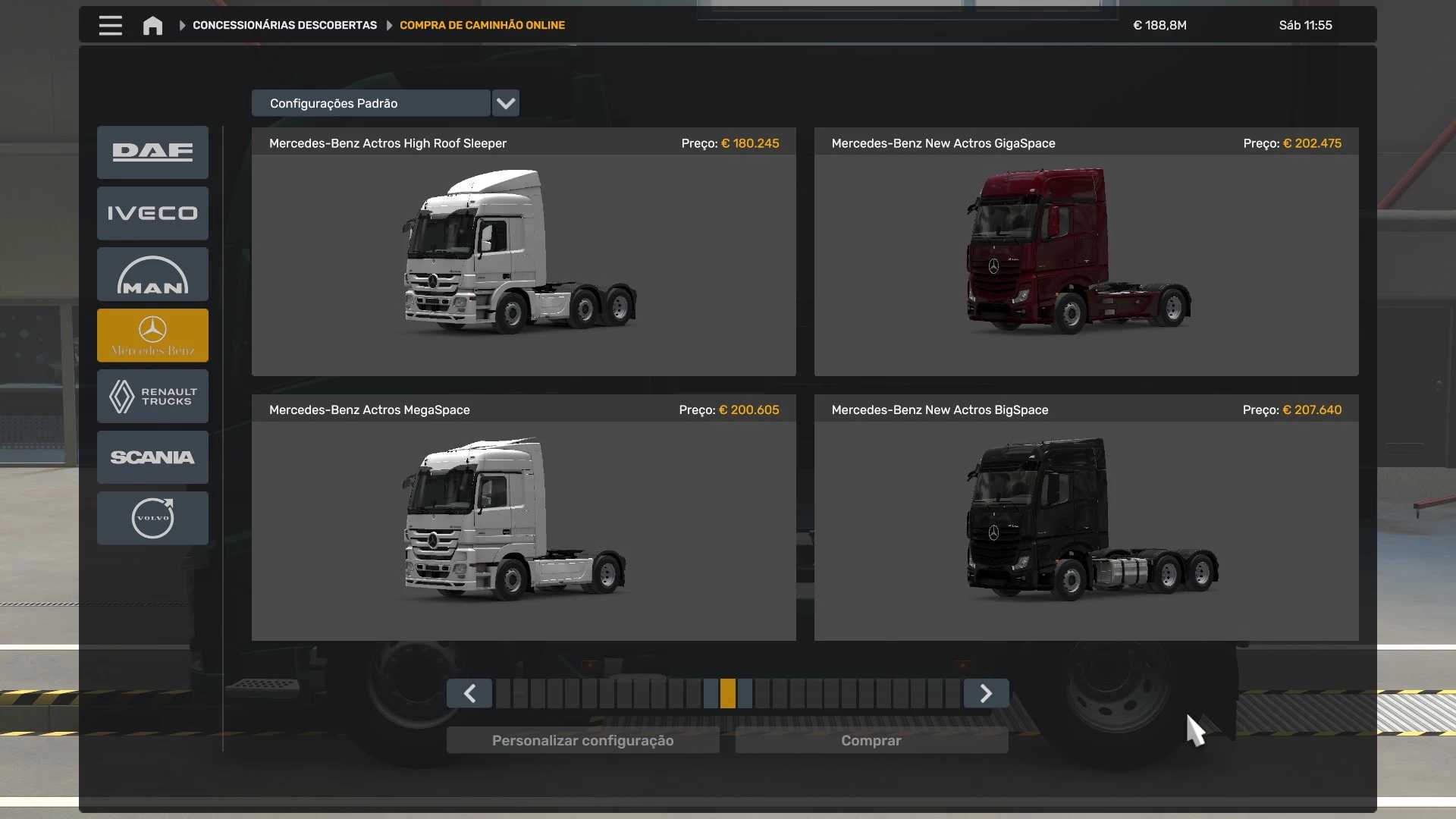1456x819 pixels.
Task: Switch to the Scania brand tab
Action: tap(152, 457)
